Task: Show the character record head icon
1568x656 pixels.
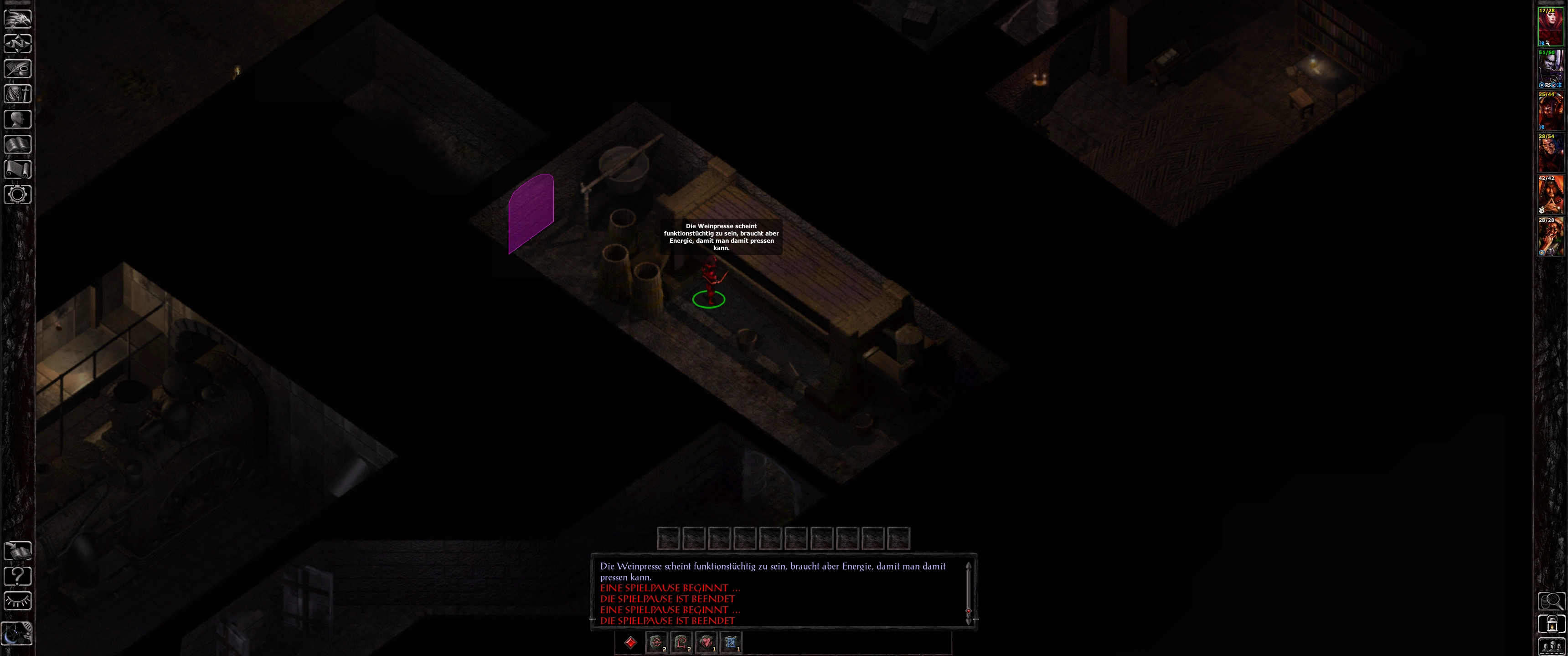Action: point(18,118)
